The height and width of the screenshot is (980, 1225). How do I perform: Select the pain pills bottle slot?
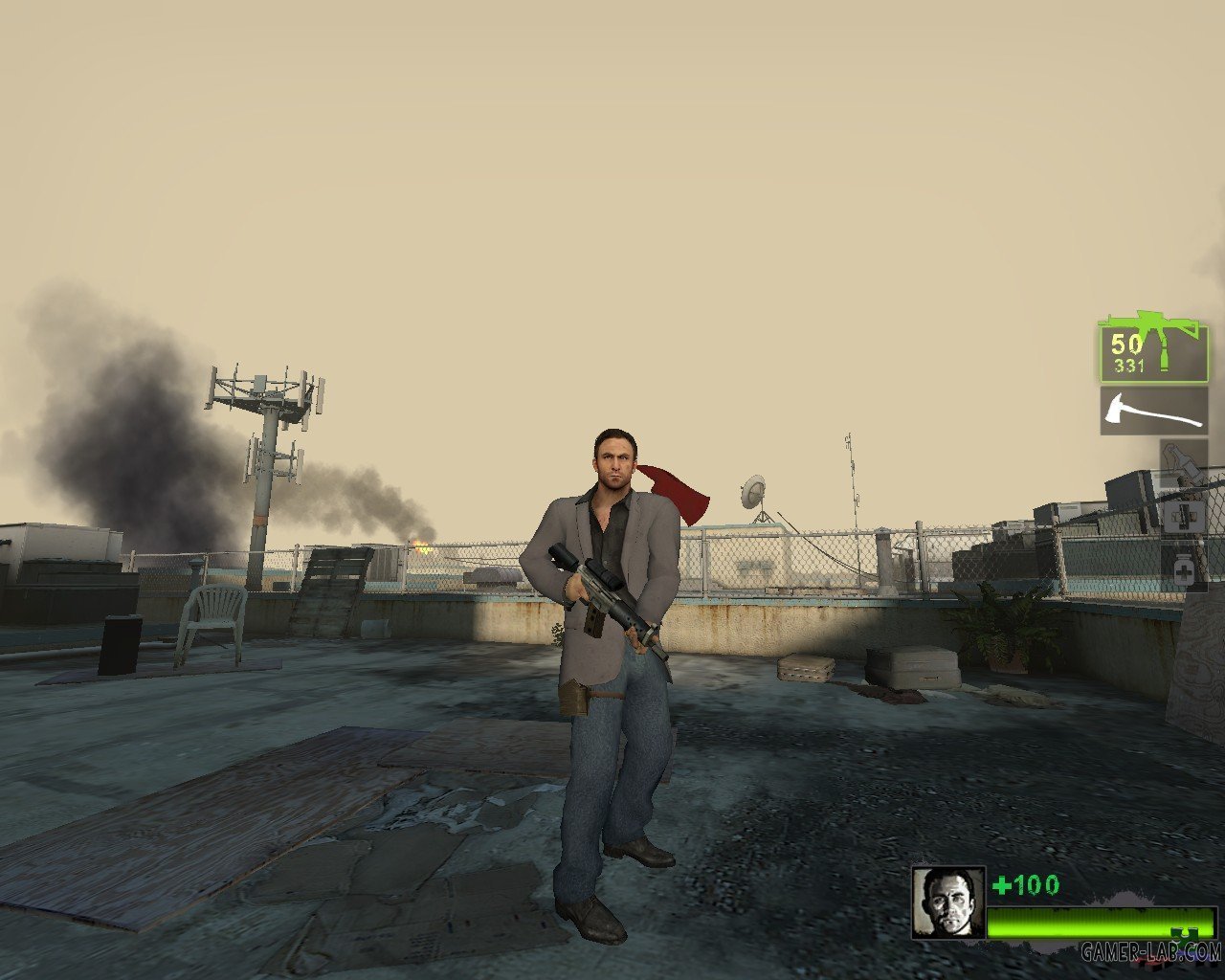(1183, 570)
